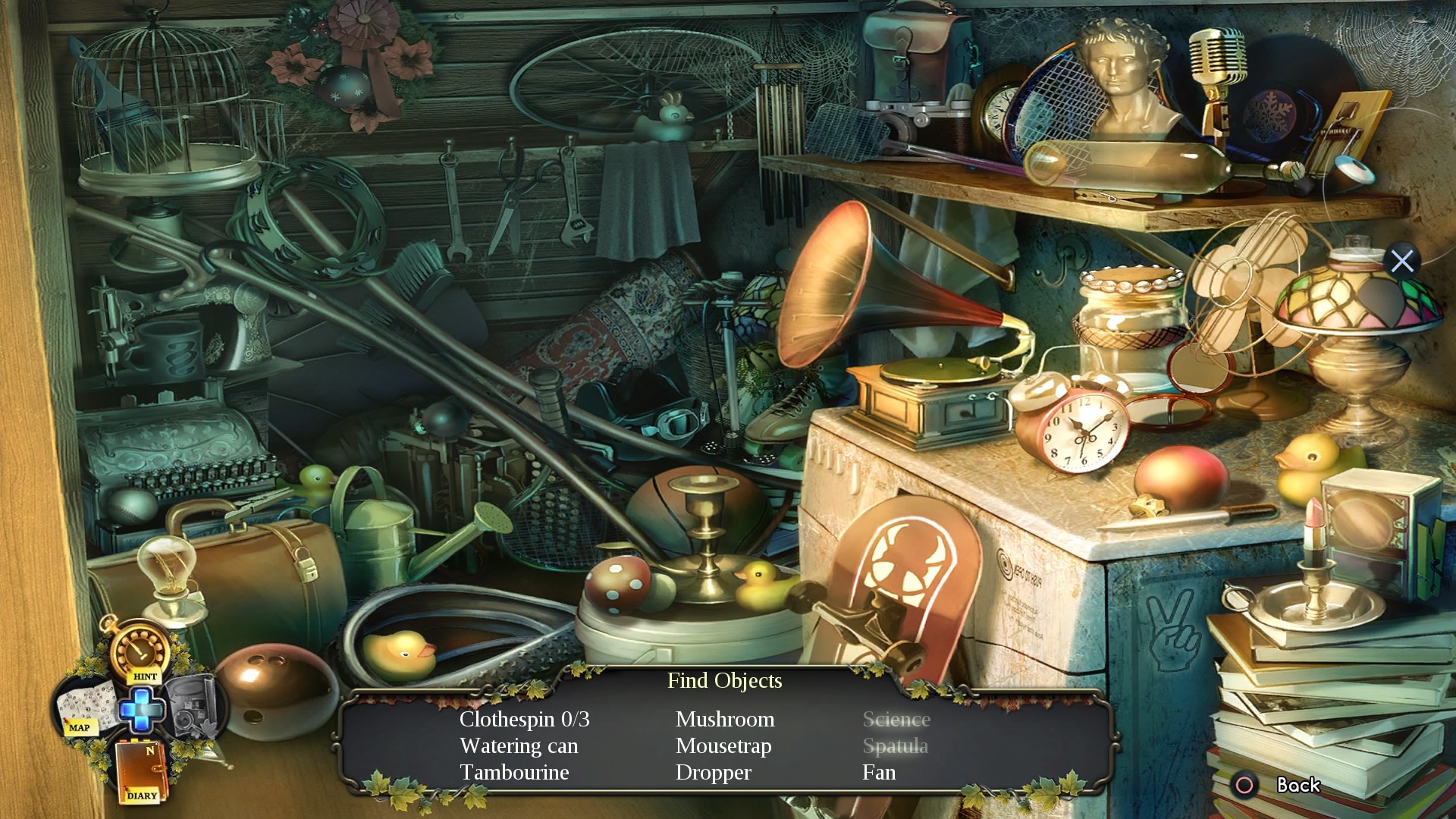Select Dropper in the object list
Screen dimensions: 1456x819
tap(713, 773)
